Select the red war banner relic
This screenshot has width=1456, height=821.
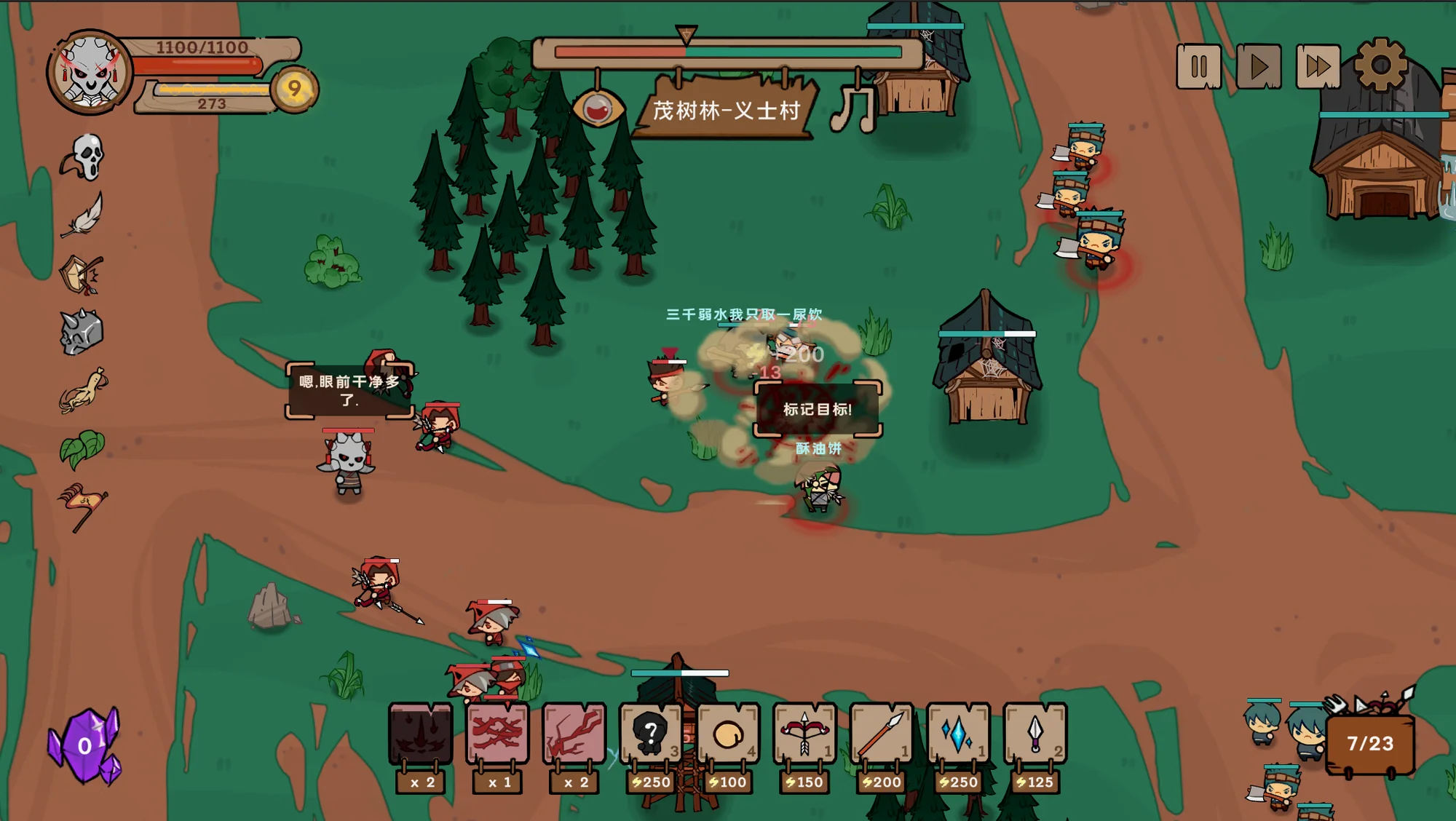pyautogui.click(x=82, y=506)
